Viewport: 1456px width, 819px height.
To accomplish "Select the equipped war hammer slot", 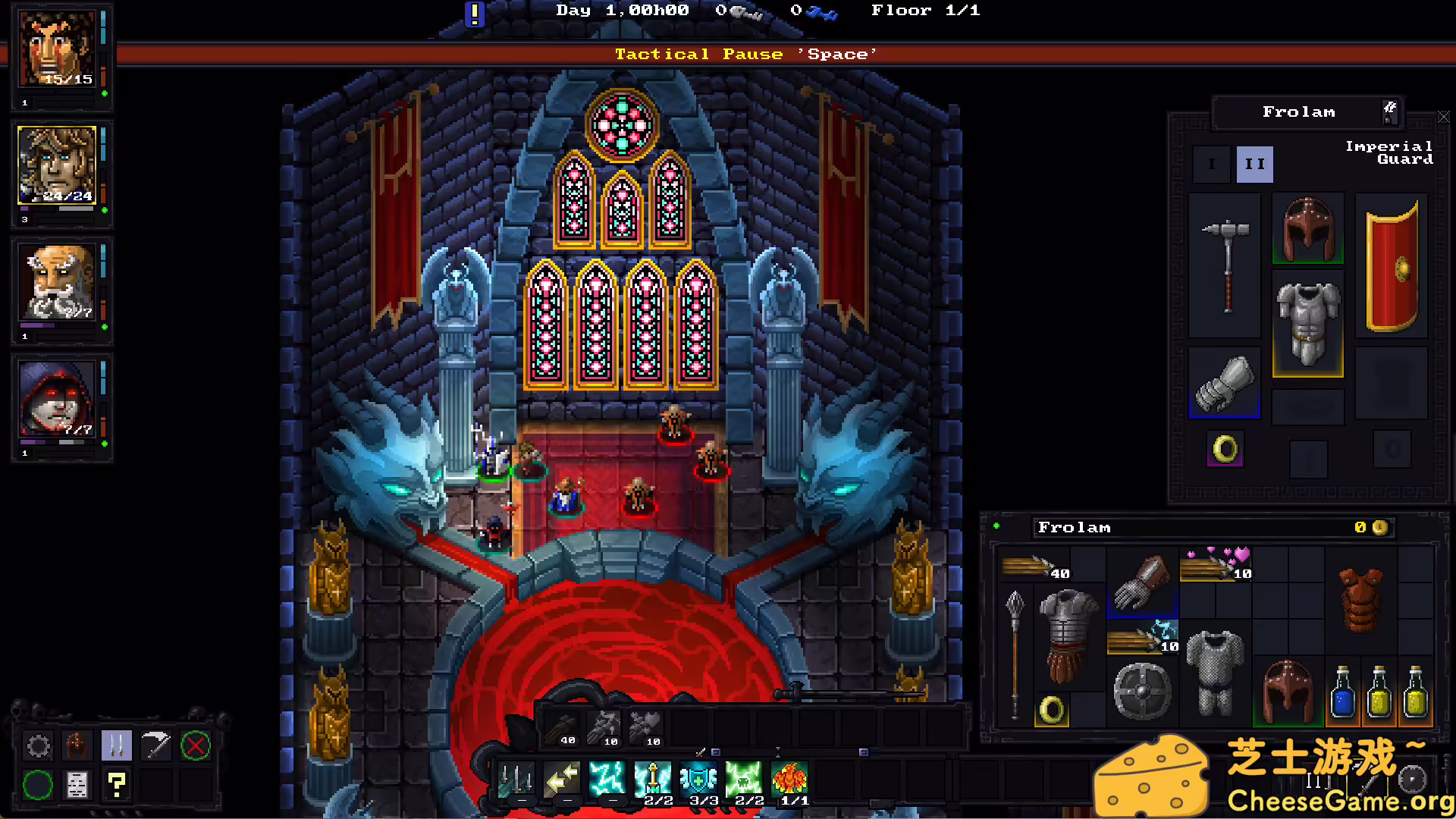I will [1225, 265].
